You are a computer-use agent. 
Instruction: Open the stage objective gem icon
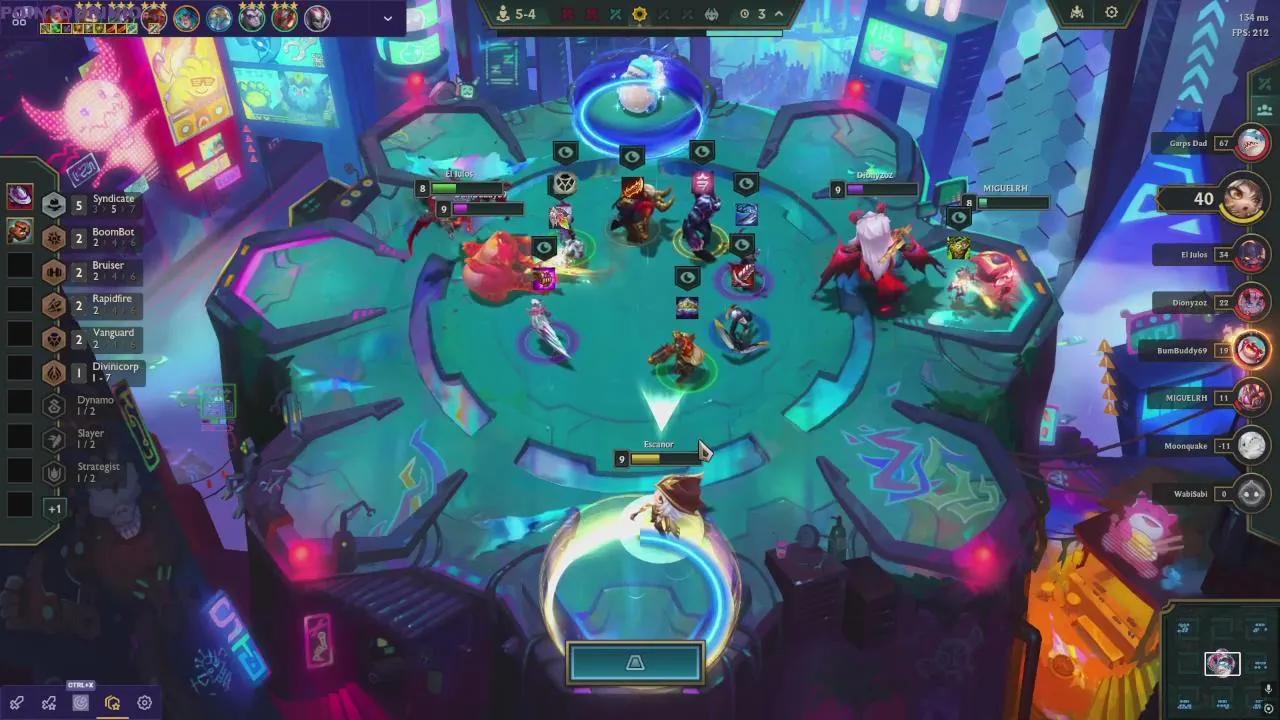pos(640,14)
